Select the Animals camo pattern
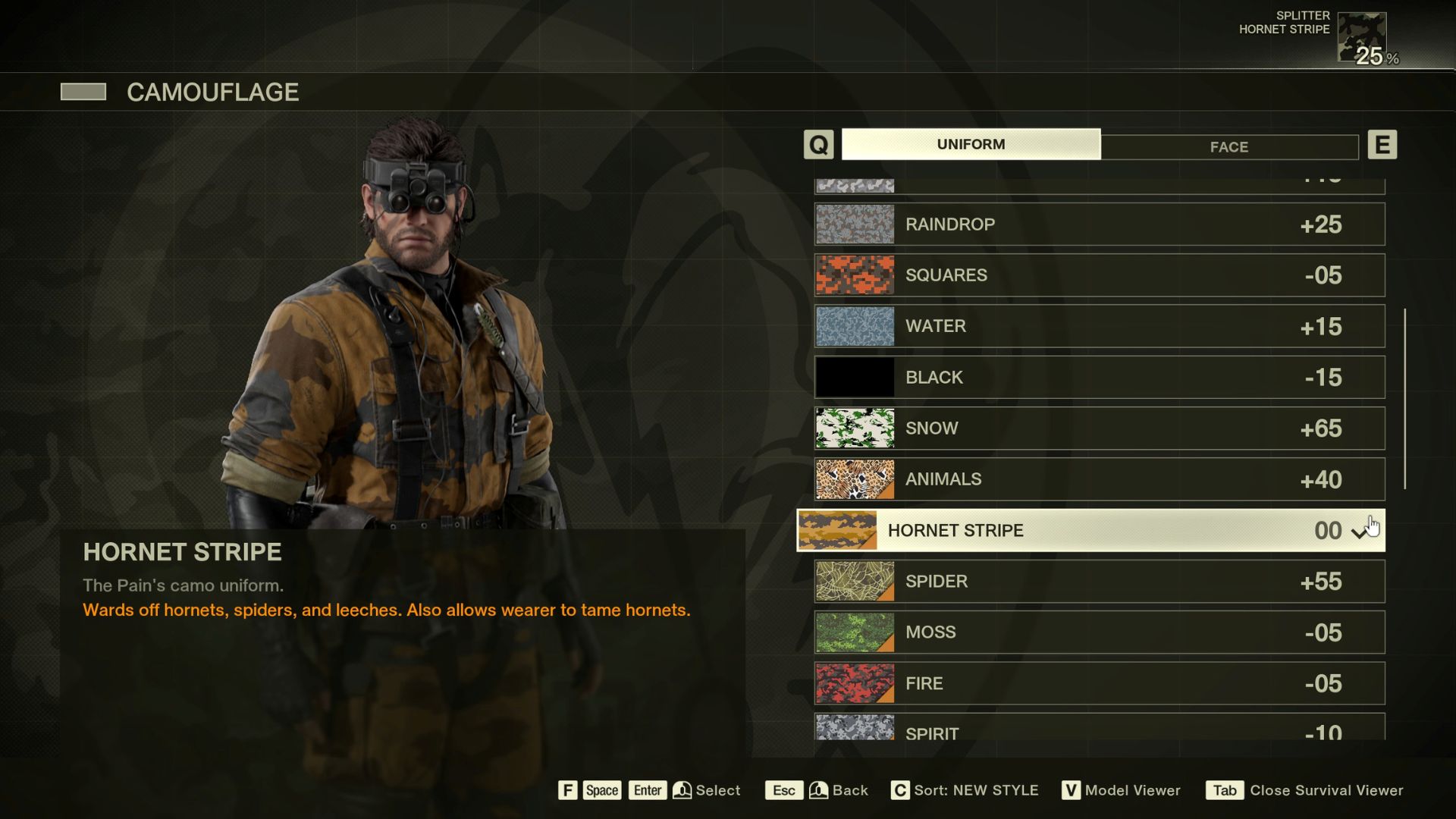Screen dimensions: 1456x819 [x=1100, y=479]
